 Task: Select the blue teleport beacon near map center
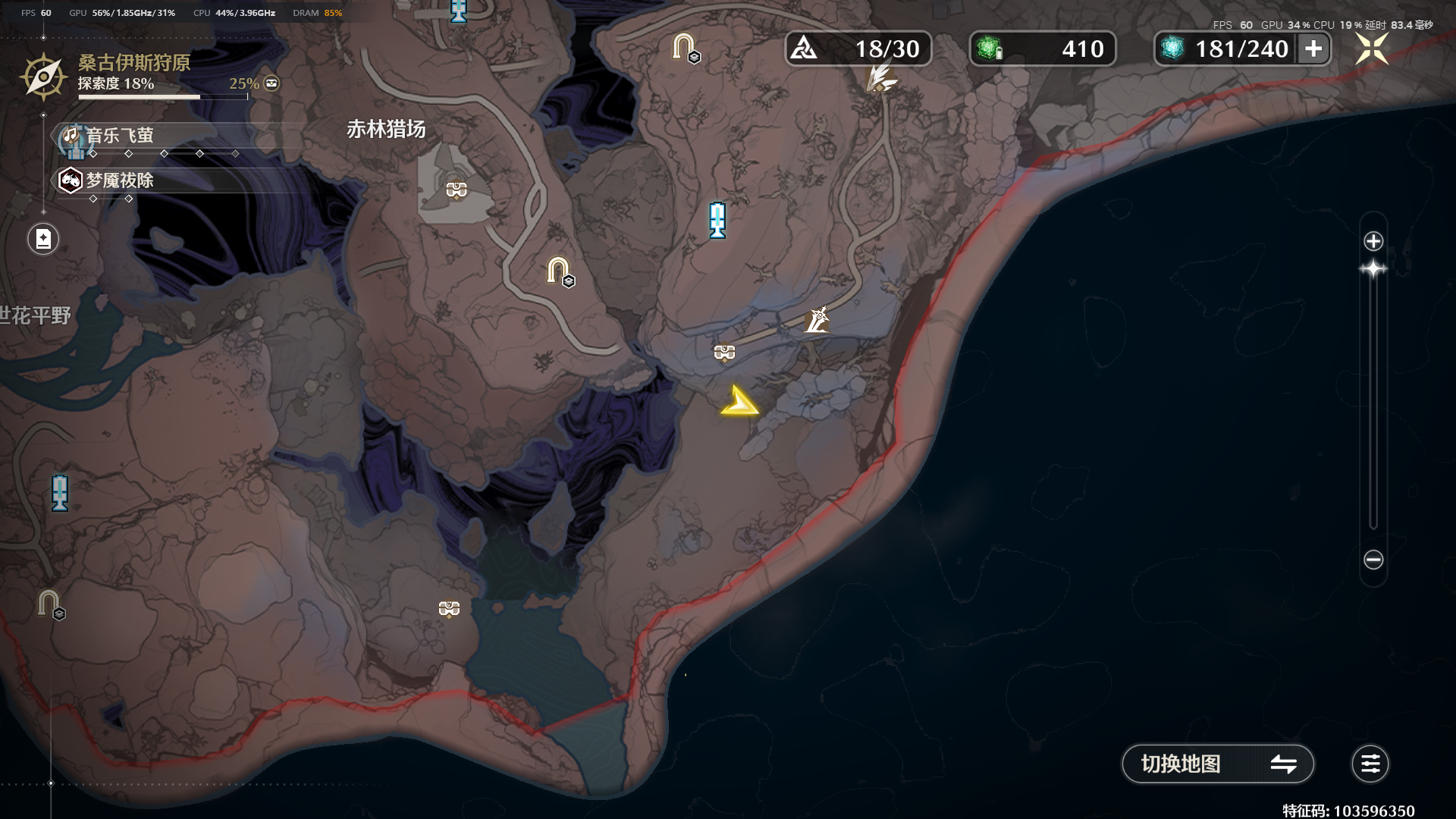717,220
